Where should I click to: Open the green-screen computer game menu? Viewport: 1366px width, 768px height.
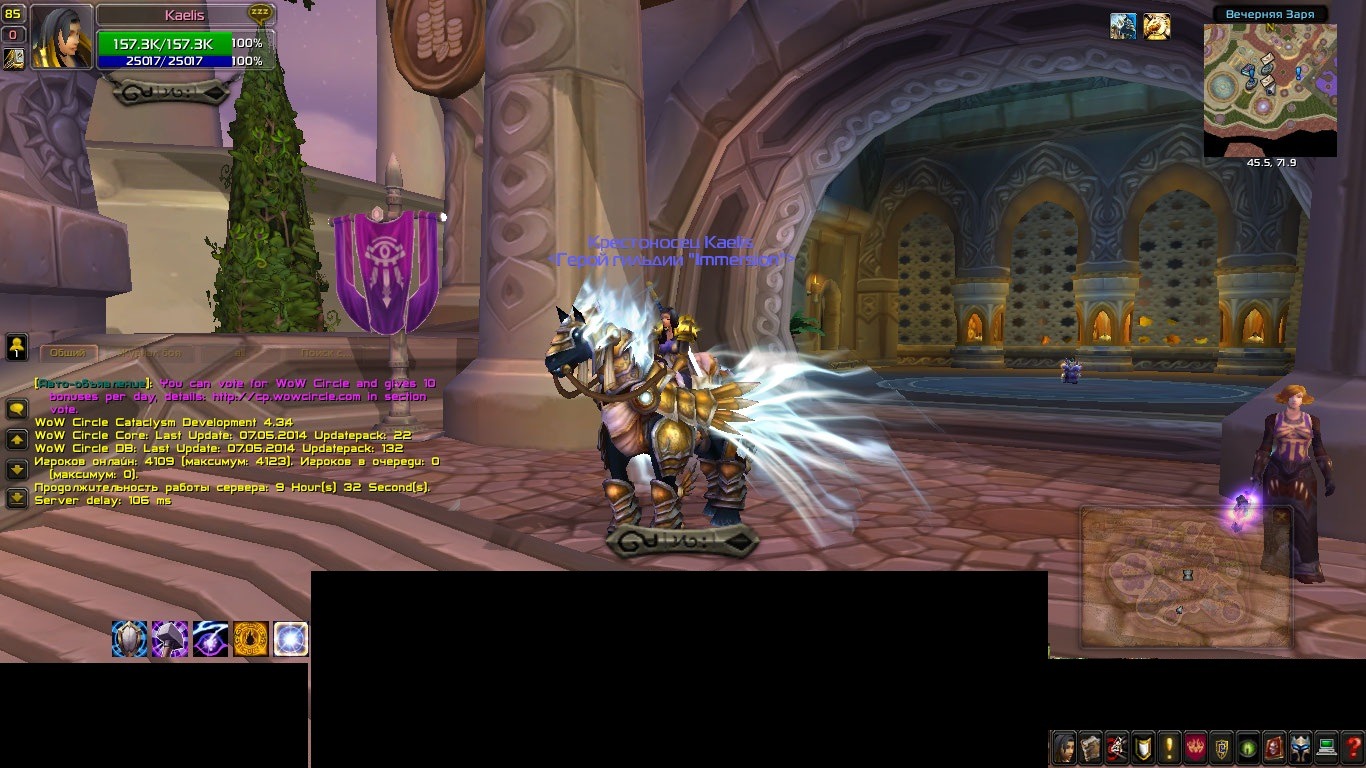tap(1327, 747)
